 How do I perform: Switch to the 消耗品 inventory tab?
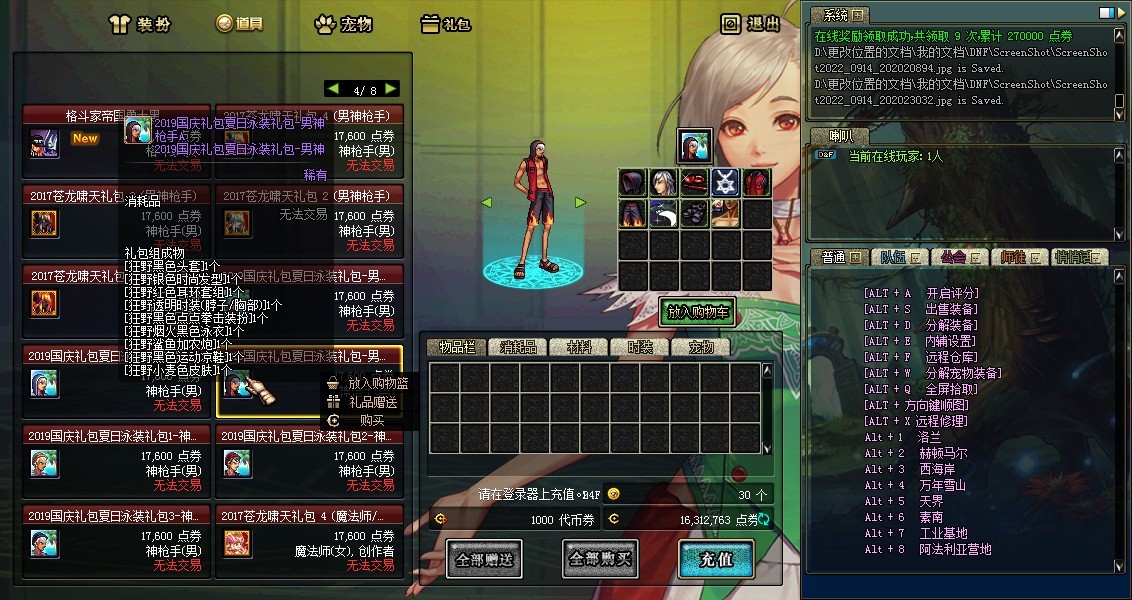coord(518,347)
